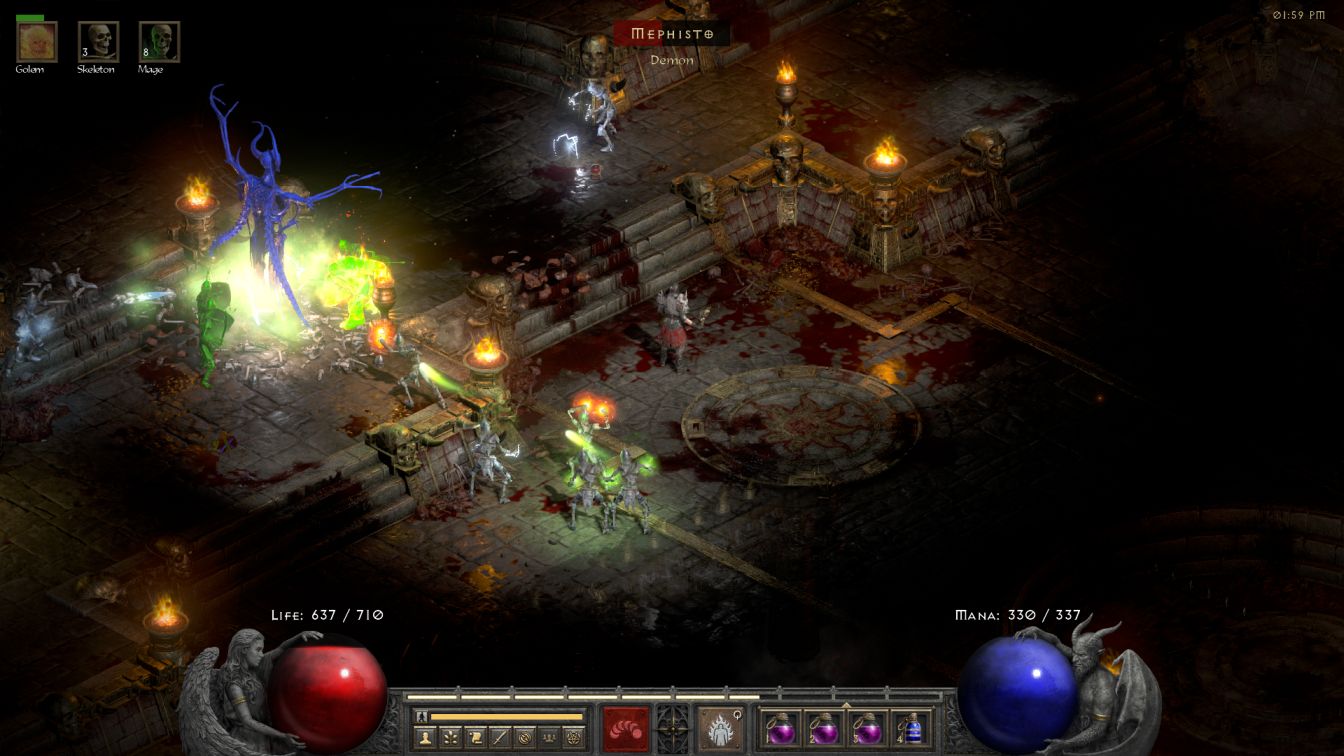Viewport: 1344px width, 756px height.
Task: Drink the blue mana potion in slot 4
Action: (912, 728)
